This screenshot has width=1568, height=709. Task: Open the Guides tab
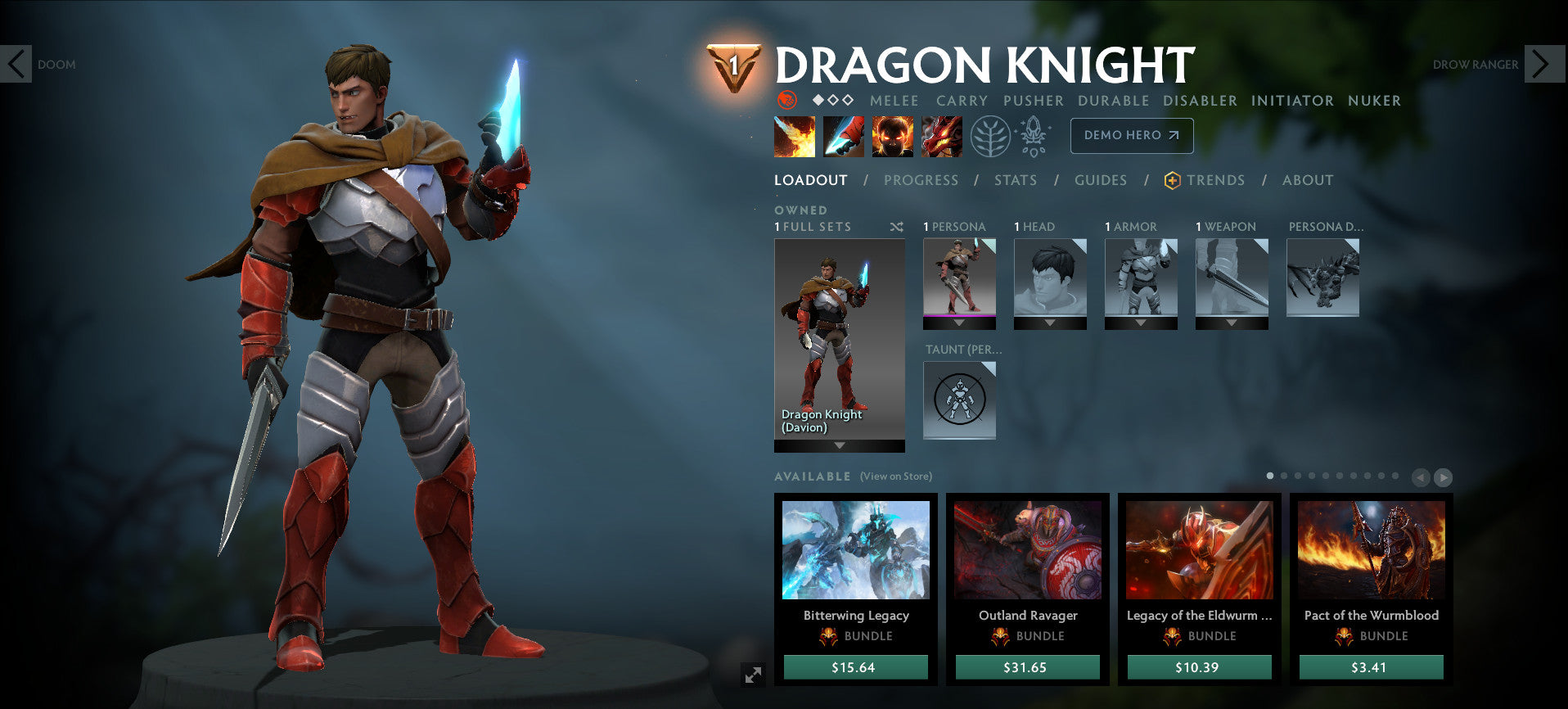1101,180
